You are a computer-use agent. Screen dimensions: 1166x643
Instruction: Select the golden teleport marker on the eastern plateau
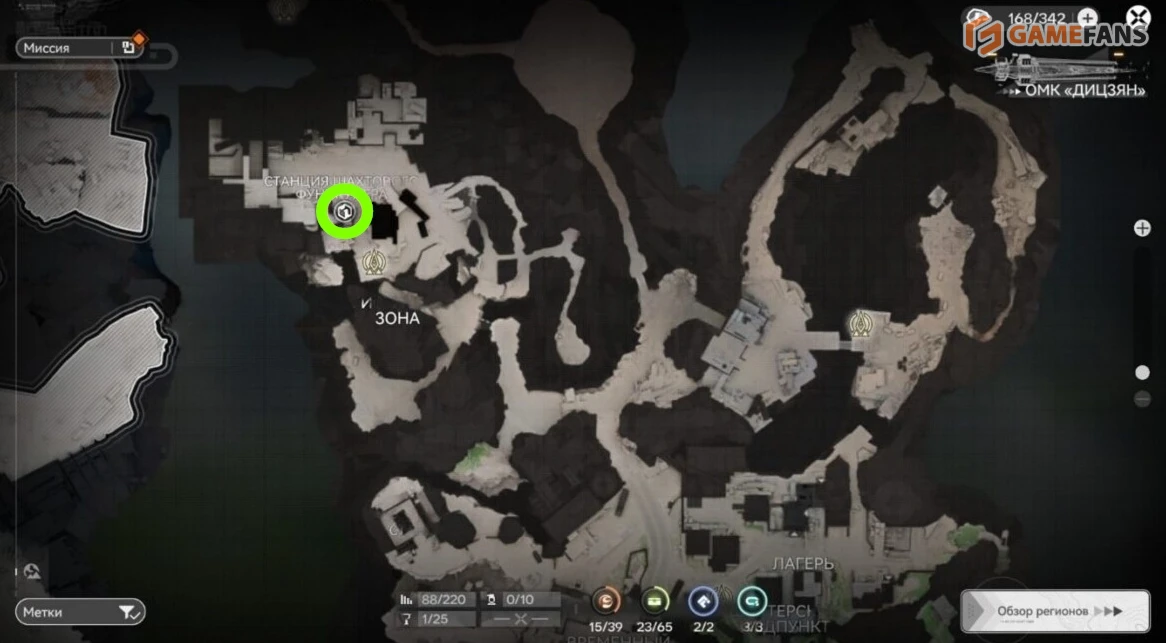pyautogui.click(x=858, y=323)
